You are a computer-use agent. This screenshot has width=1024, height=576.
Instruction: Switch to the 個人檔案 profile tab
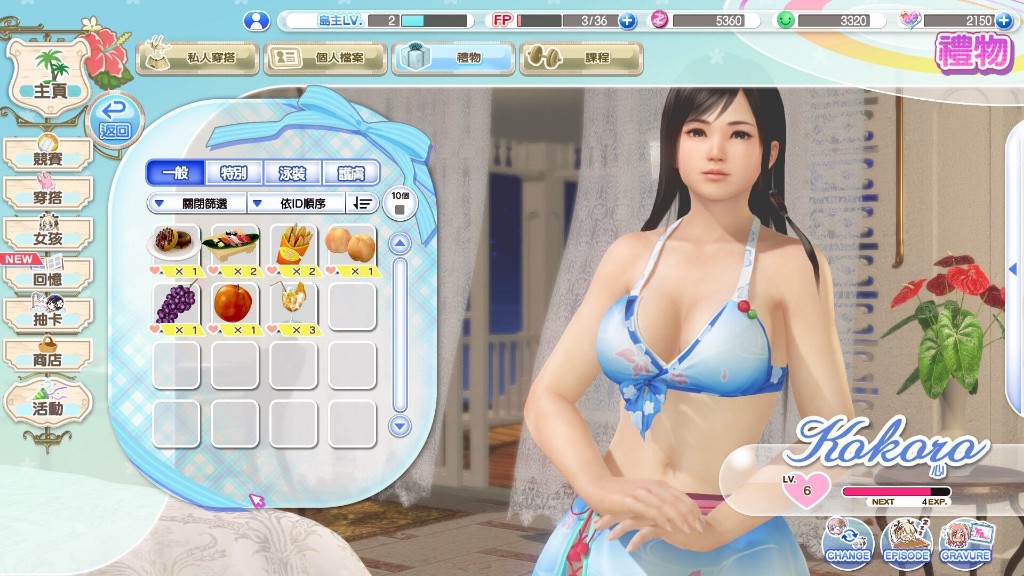325,58
